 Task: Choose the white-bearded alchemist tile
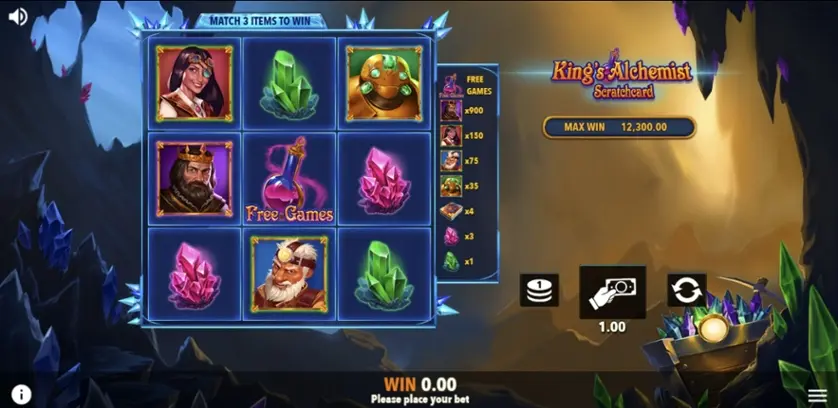[290, 273]
